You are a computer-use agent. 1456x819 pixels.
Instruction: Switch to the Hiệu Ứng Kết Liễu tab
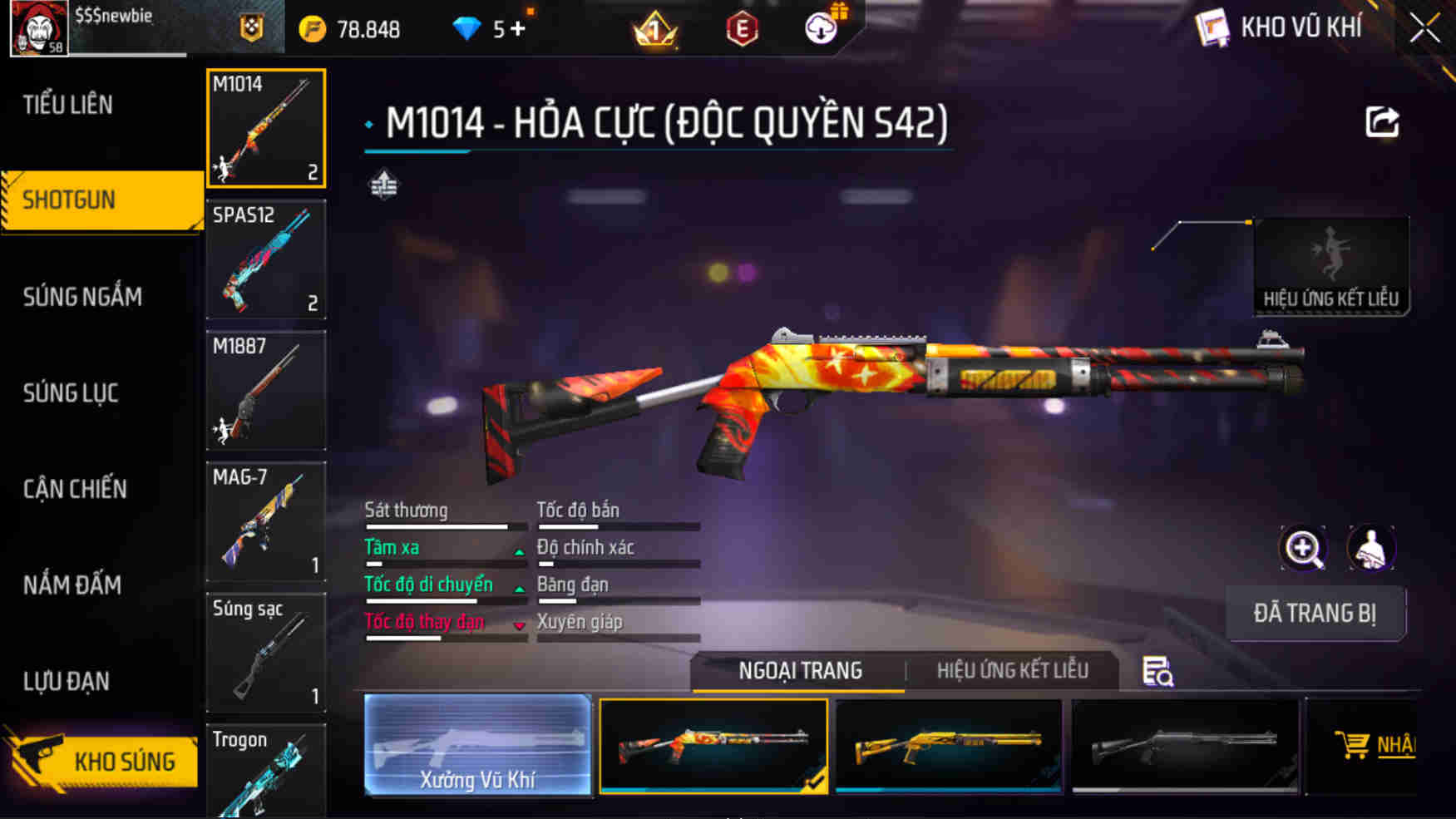pos(1012,670)
